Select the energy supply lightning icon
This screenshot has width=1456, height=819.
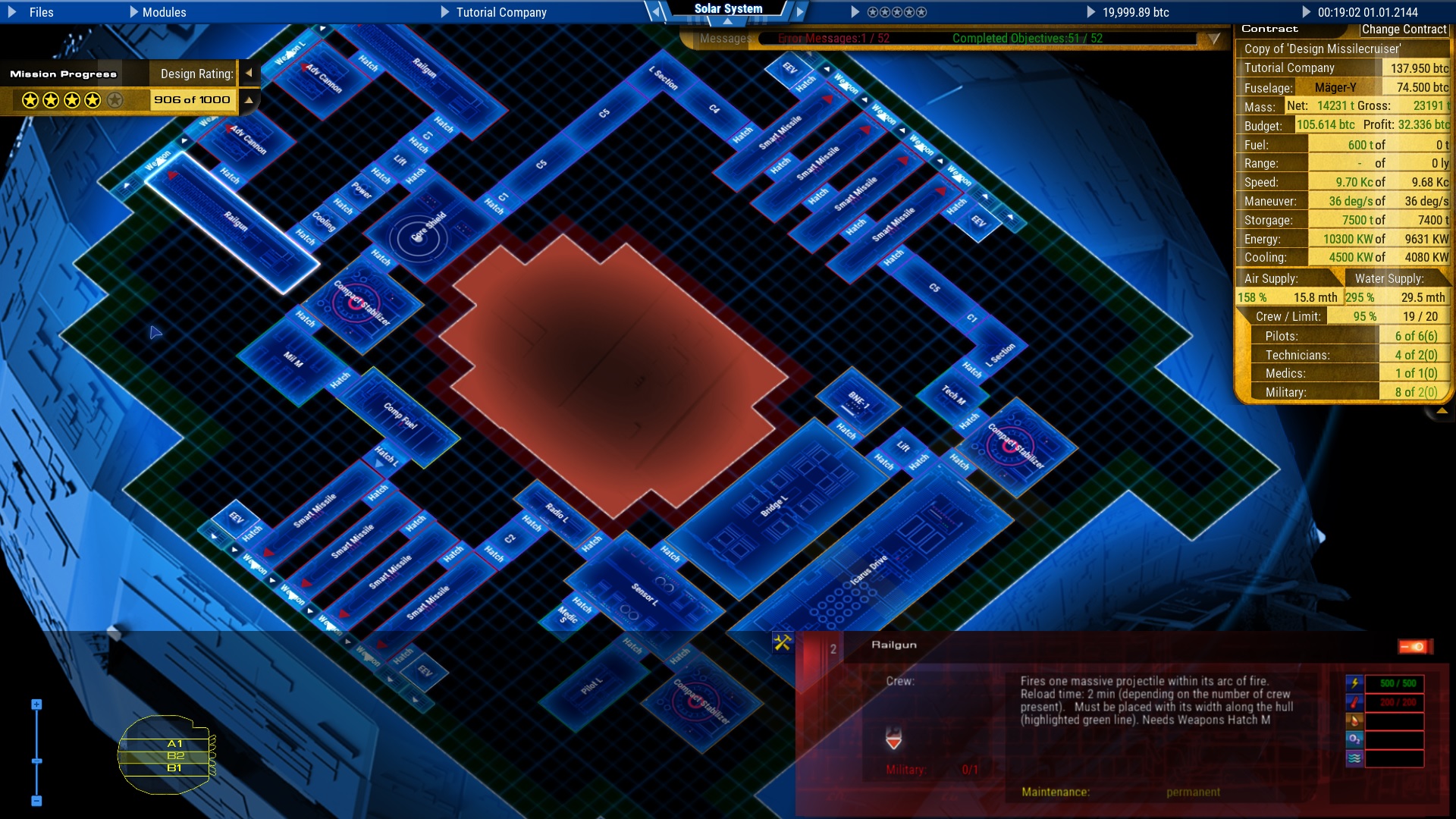coord(1354,684)
